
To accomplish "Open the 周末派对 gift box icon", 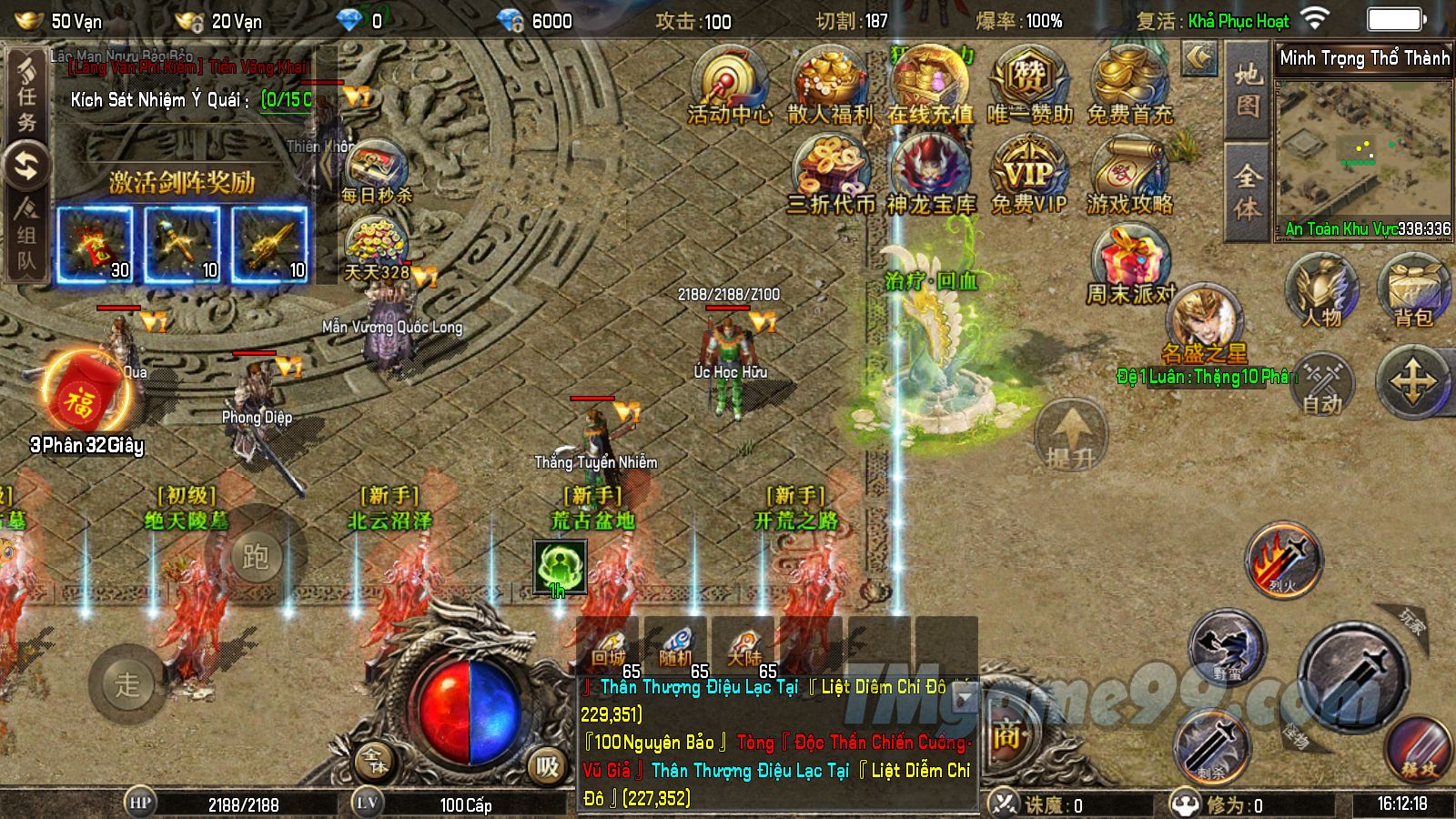I will coord(1130,264).
